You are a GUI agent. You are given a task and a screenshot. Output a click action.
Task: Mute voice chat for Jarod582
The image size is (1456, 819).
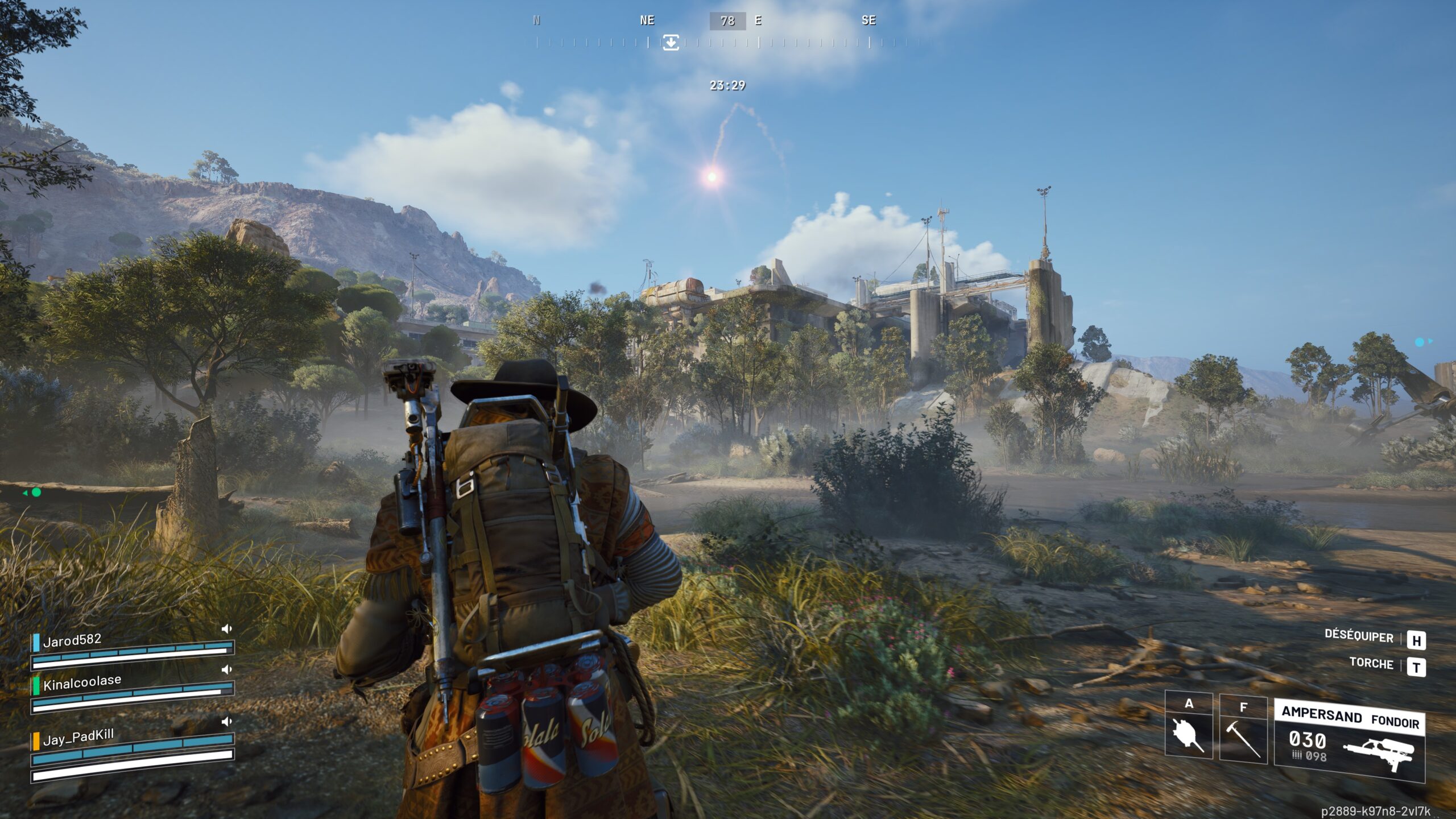(226, 629)
